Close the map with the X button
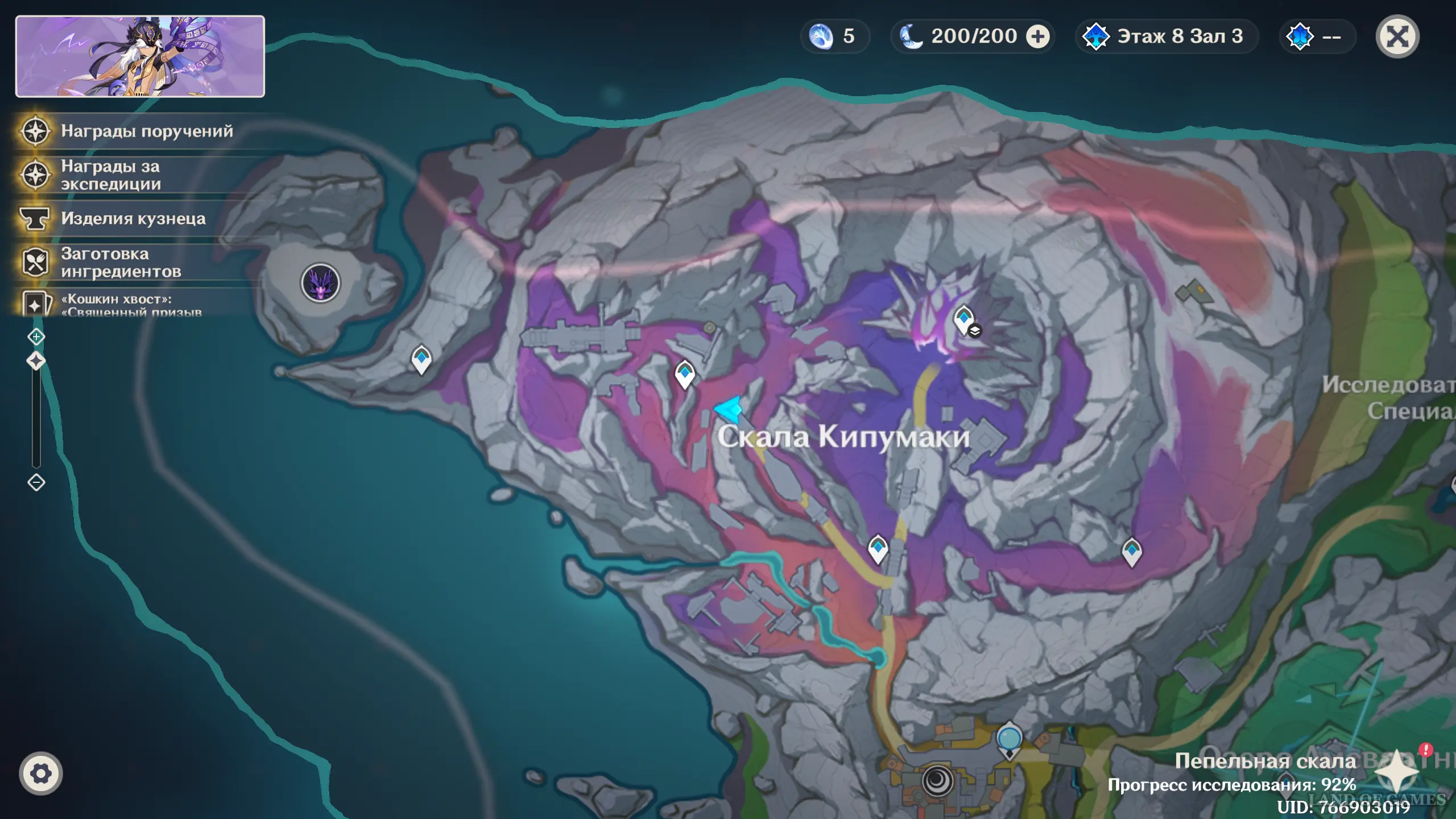Image resolution: width=1456 pixels, height=819 pixels. point(1397,37)
